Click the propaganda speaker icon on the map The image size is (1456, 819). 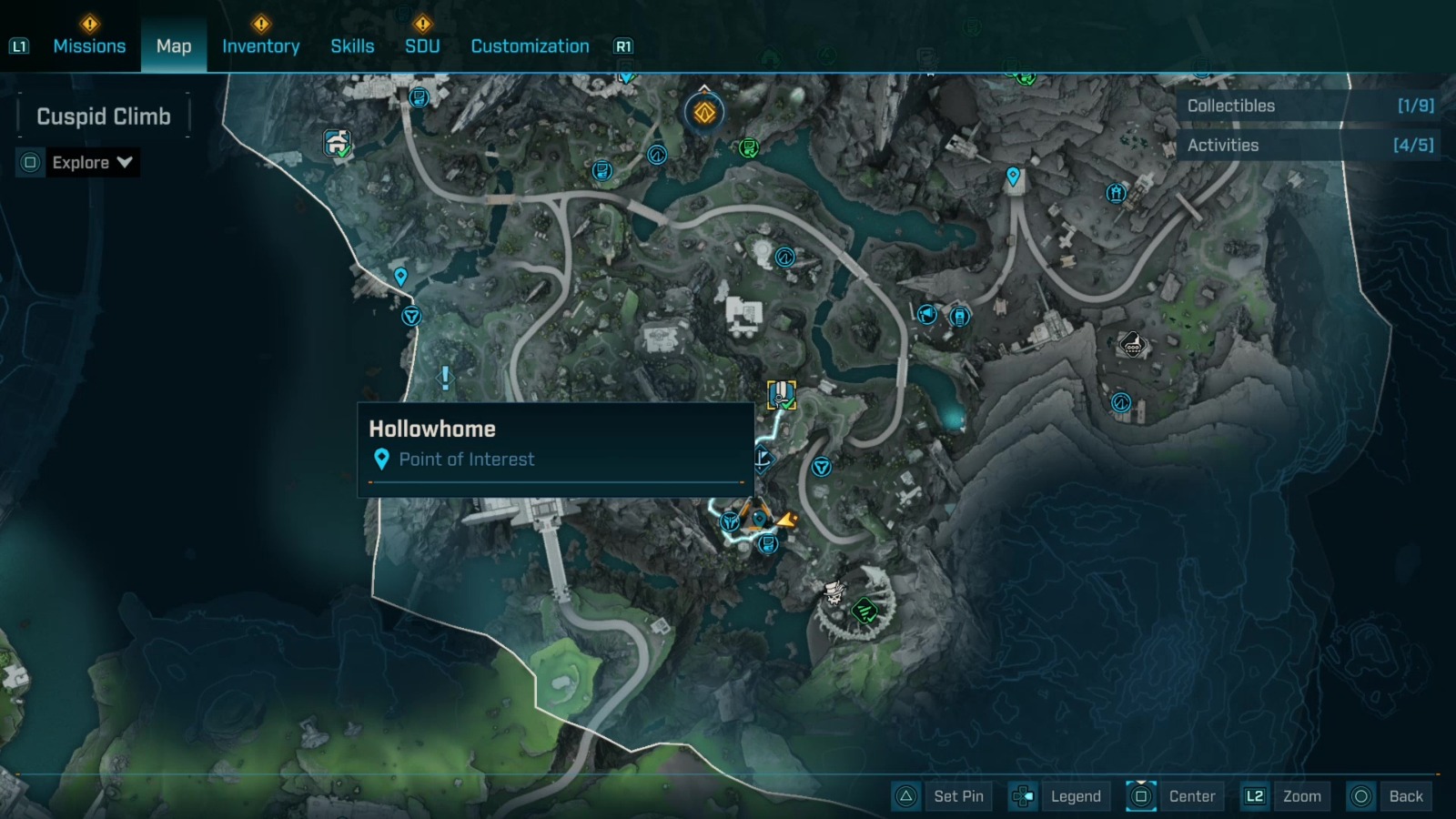point(925,314)
